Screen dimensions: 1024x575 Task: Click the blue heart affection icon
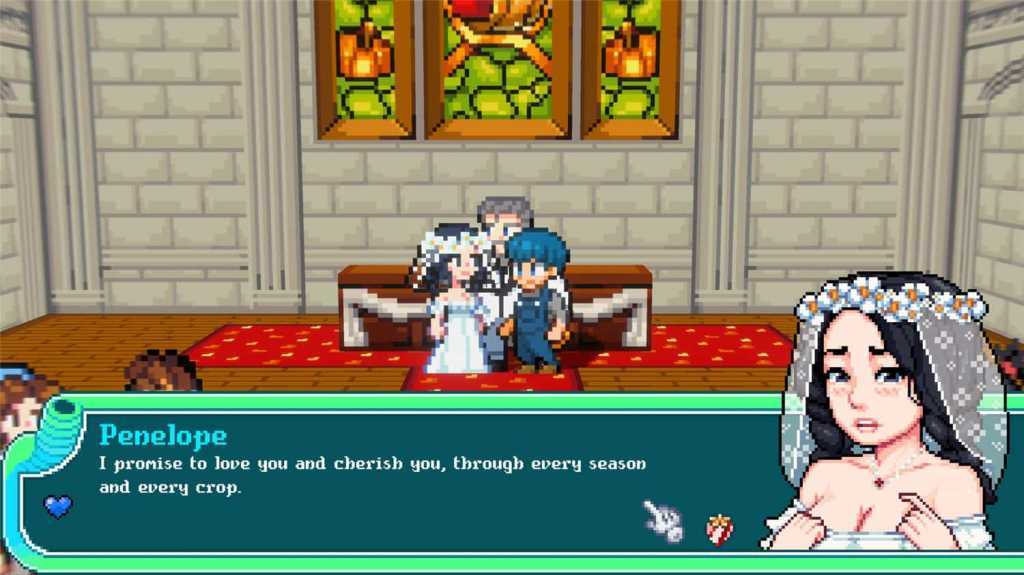click(x=58, y=506)
